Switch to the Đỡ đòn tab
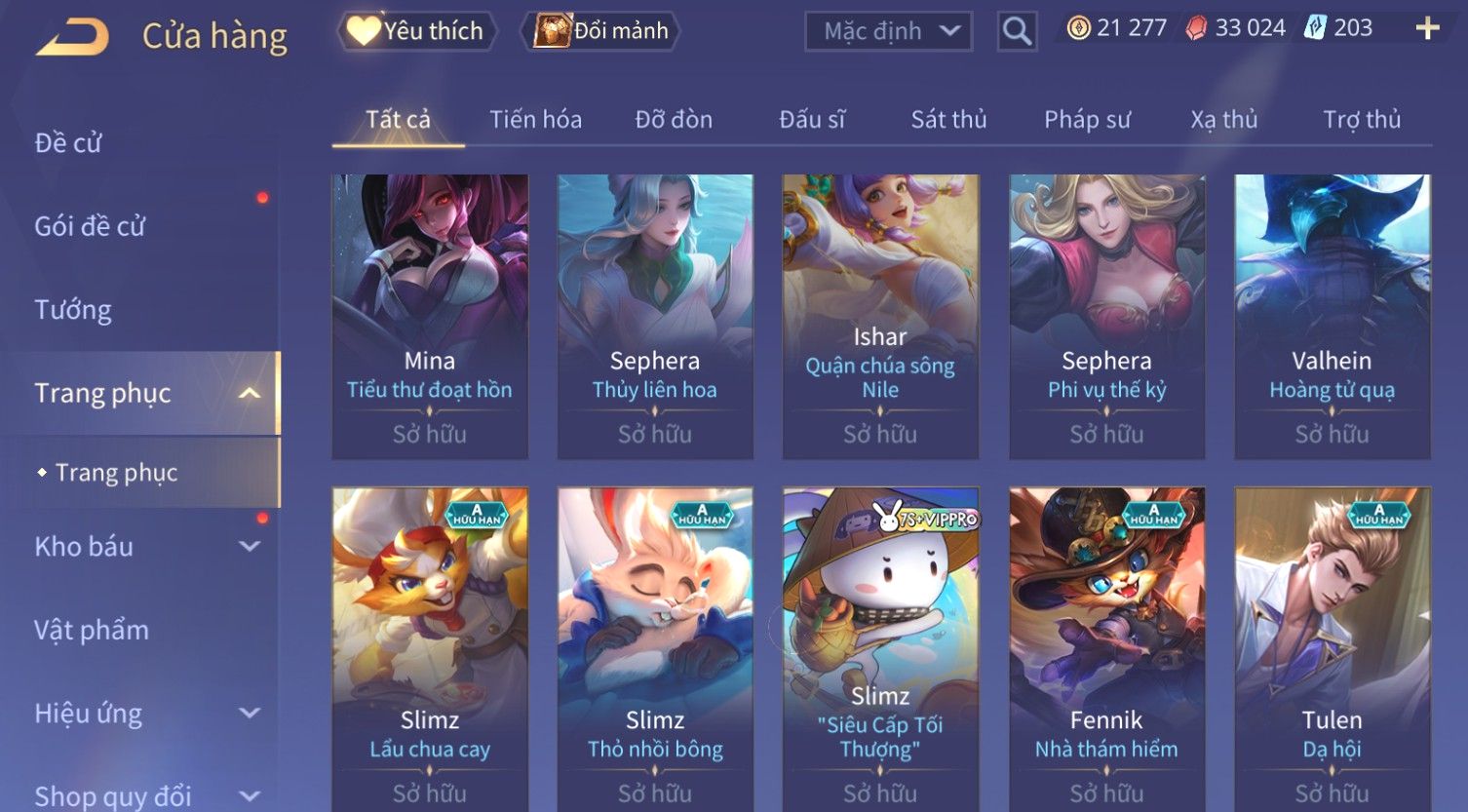 coord(674,120)
